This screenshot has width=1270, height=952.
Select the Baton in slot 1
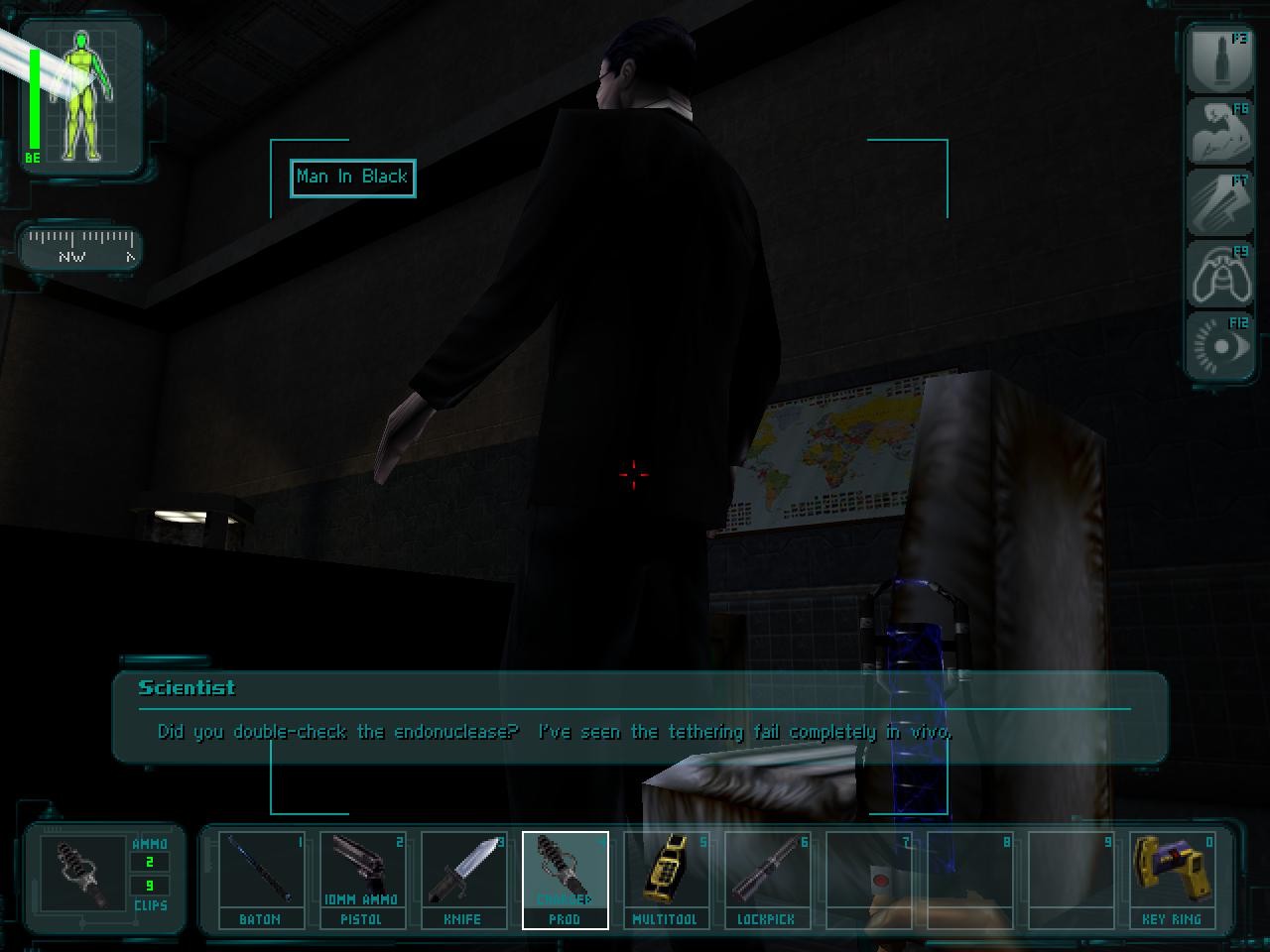pyautogui.click(x=259, y=878)
